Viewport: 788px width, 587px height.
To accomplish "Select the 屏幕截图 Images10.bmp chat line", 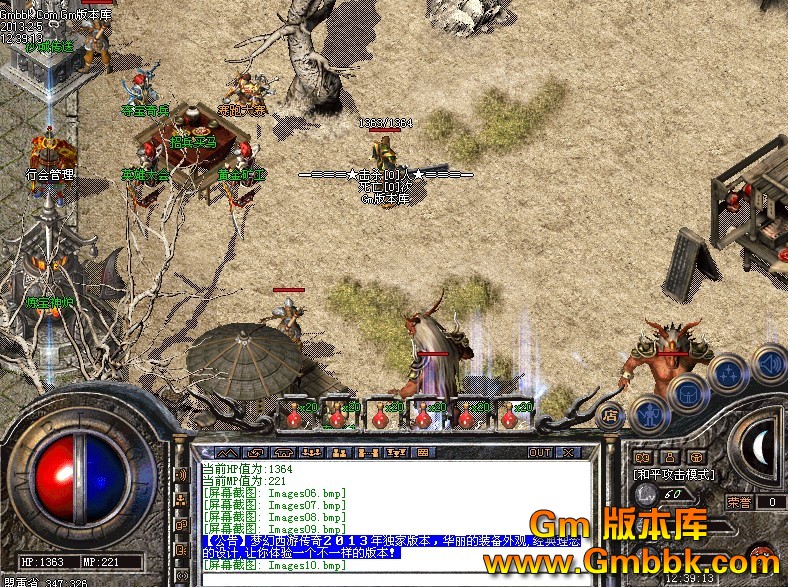I will 273,566.
